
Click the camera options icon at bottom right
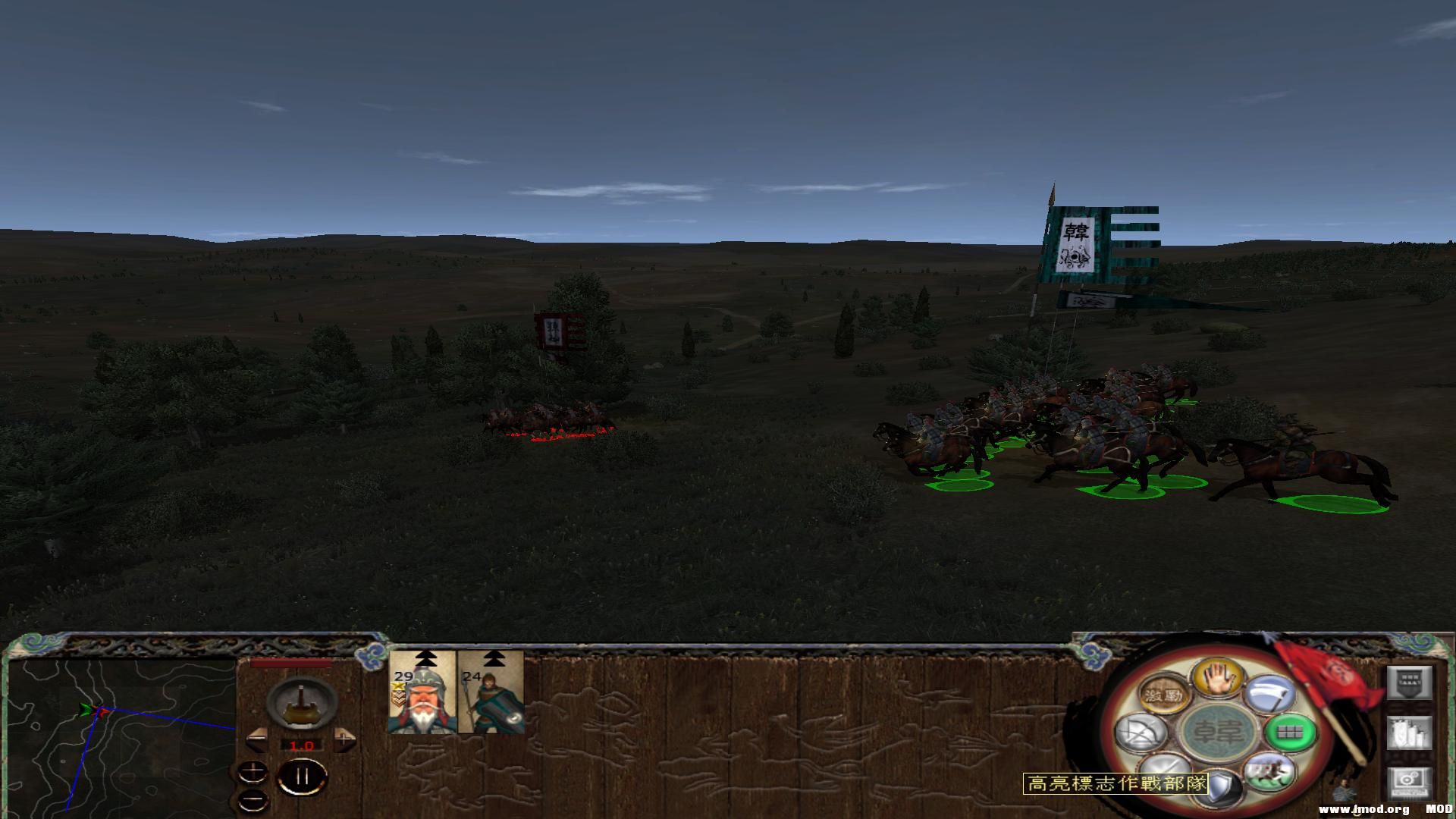coord(1410,783)
